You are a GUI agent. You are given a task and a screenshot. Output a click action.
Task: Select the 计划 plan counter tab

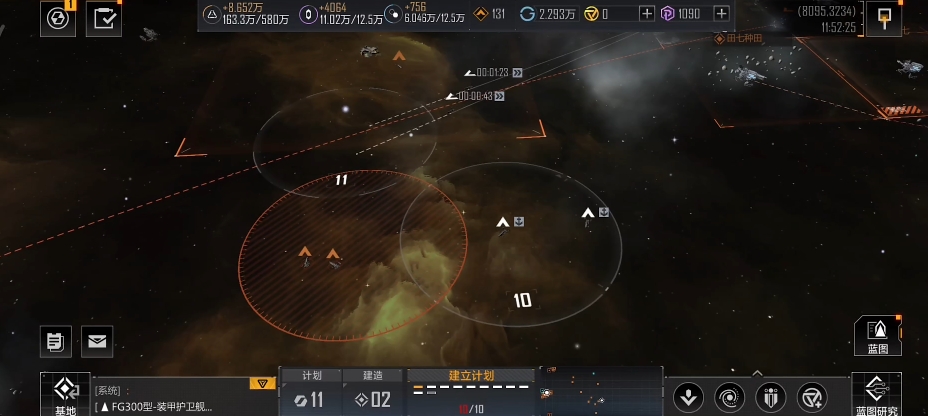310,392
